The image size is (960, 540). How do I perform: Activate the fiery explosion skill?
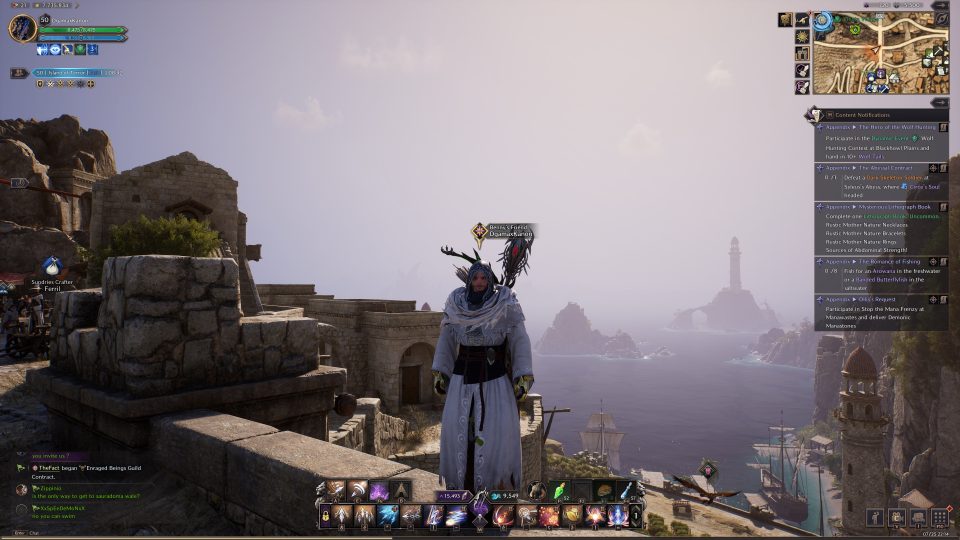(x=549, y=516)
